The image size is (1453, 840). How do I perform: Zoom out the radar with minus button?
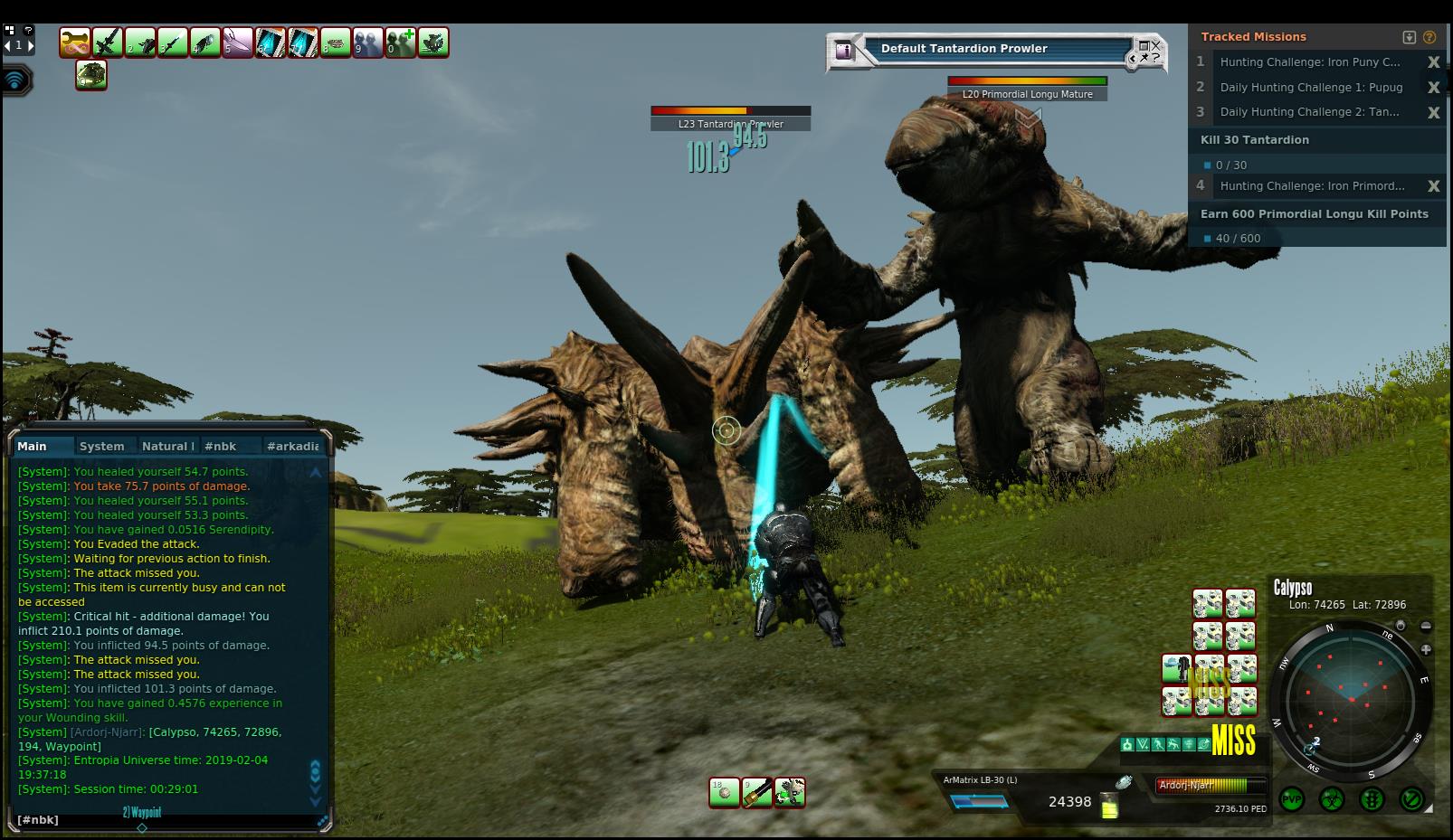click(x=1426, y=626)
